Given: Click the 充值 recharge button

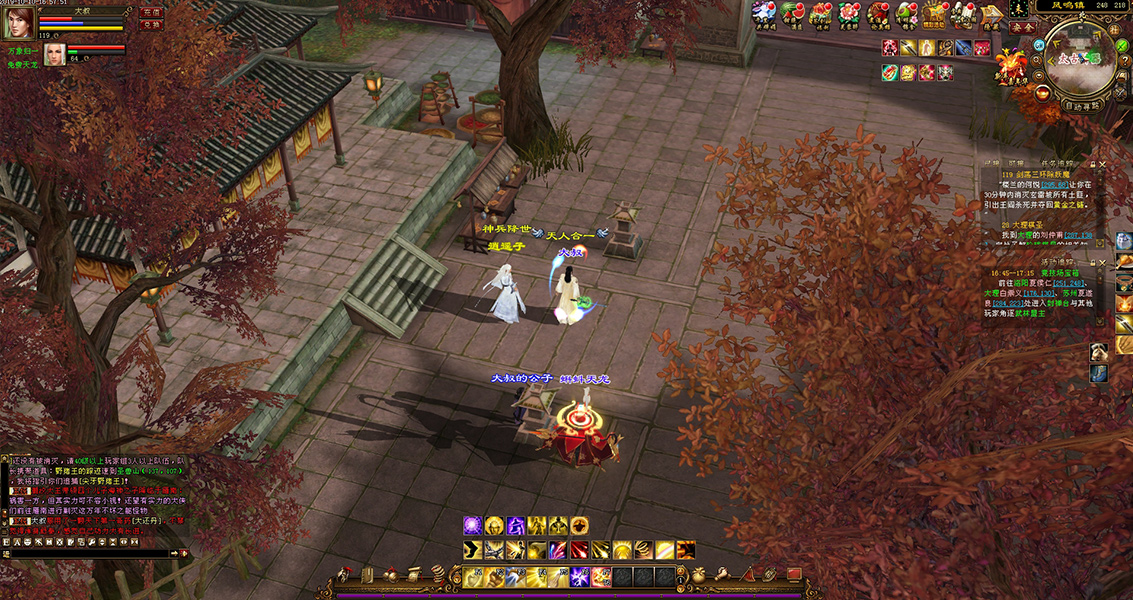Looking at the screenshot, I should click(152, 13).
